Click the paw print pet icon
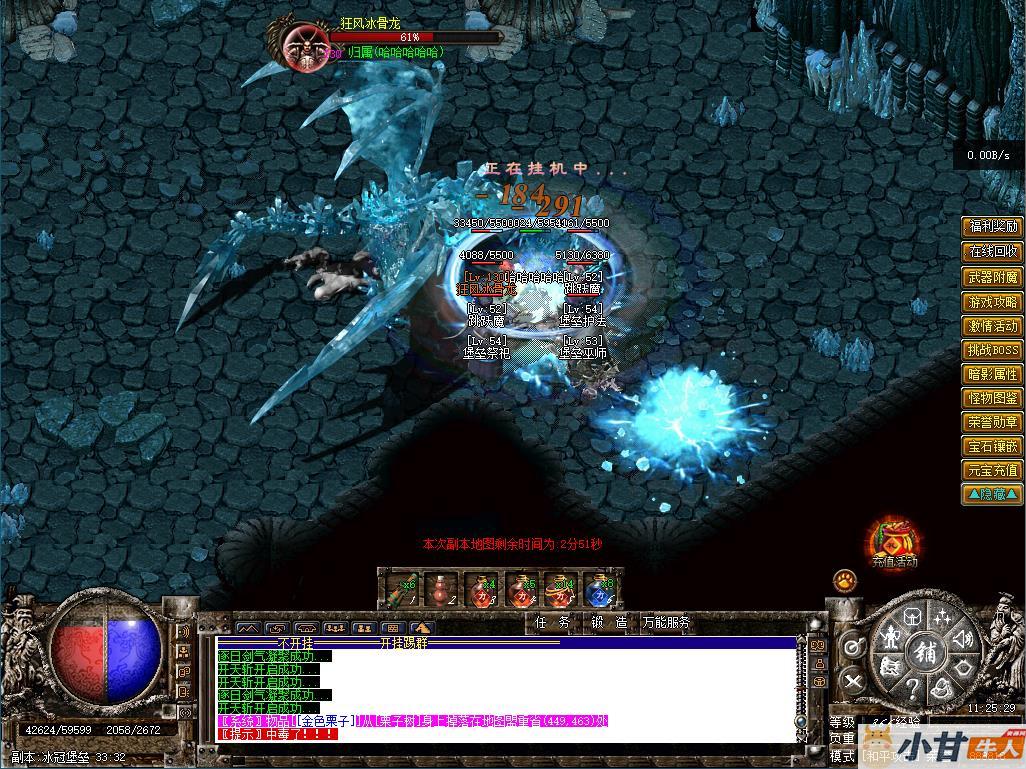 click(x=845, y=580)
